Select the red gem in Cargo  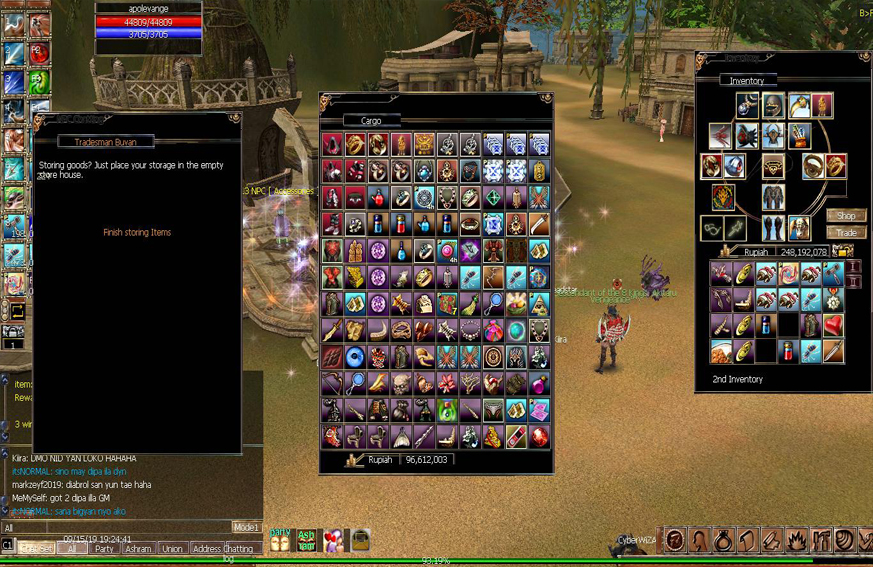(539, 437)
